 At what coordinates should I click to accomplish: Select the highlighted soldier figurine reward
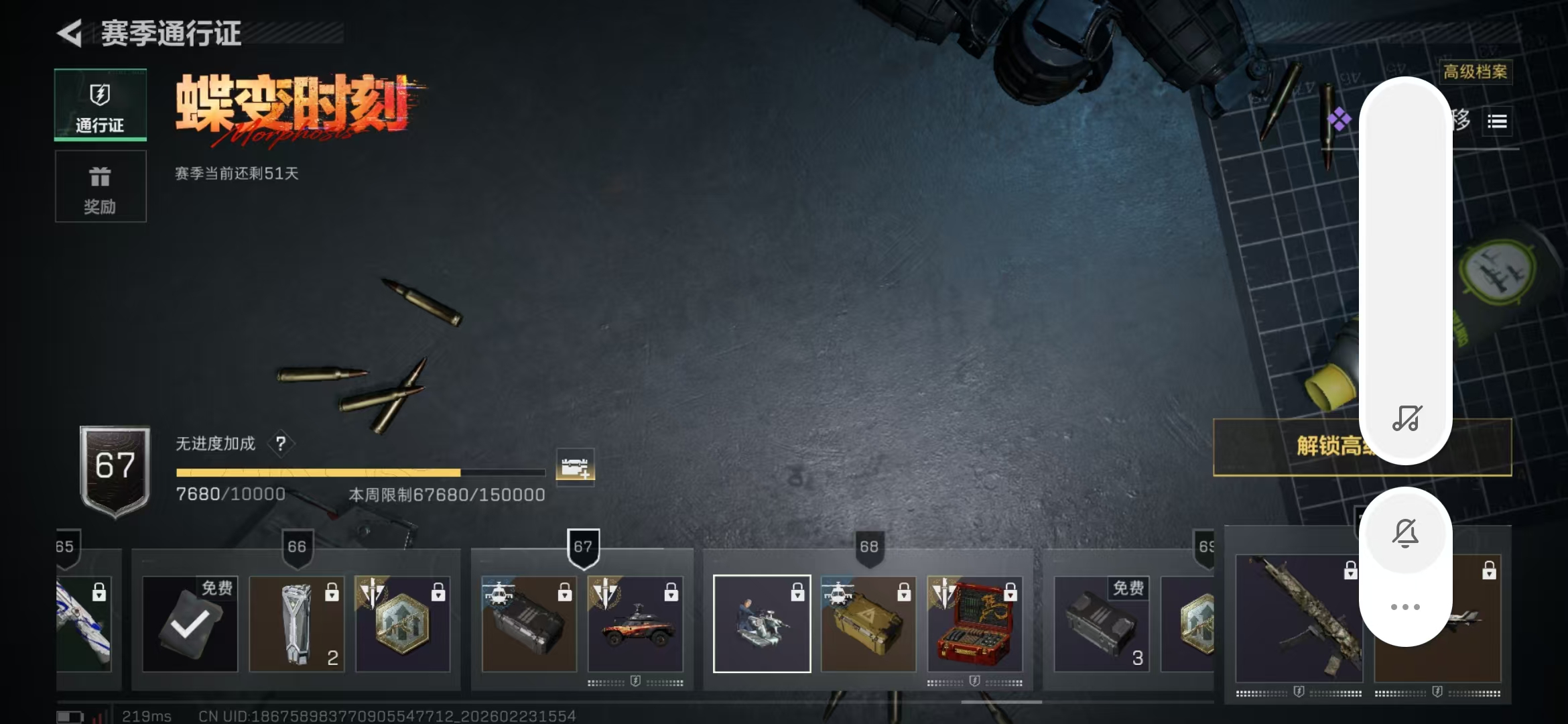pos(762,624)
